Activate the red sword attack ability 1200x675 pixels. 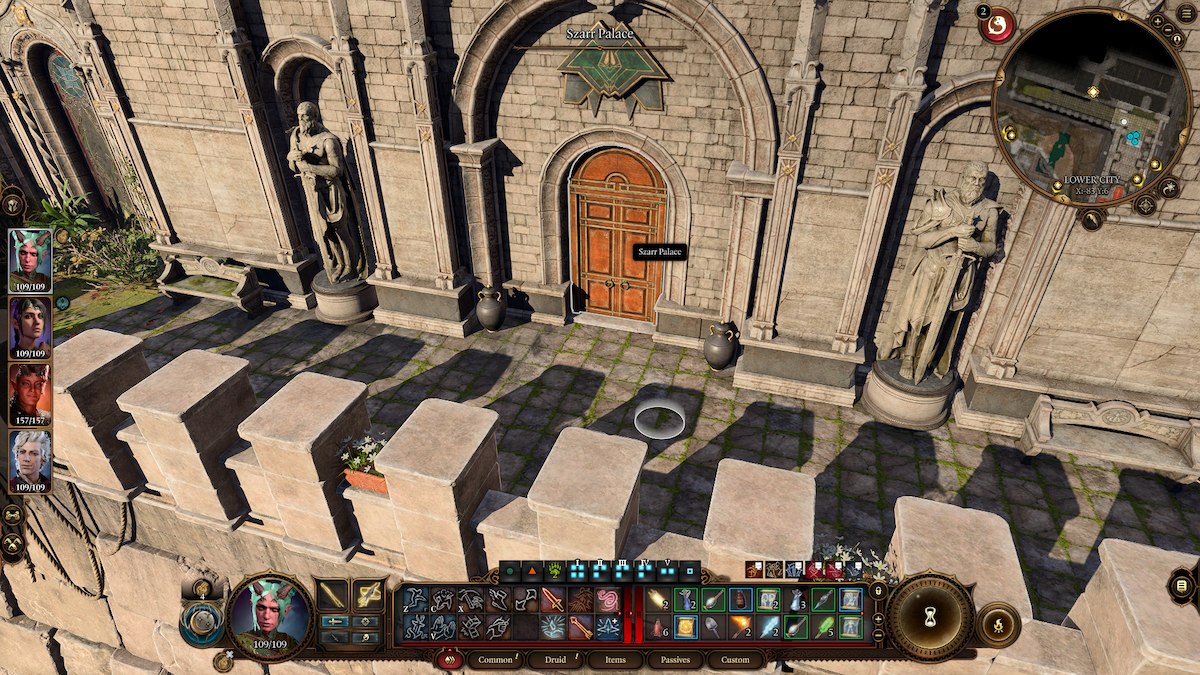coord(552,599)
